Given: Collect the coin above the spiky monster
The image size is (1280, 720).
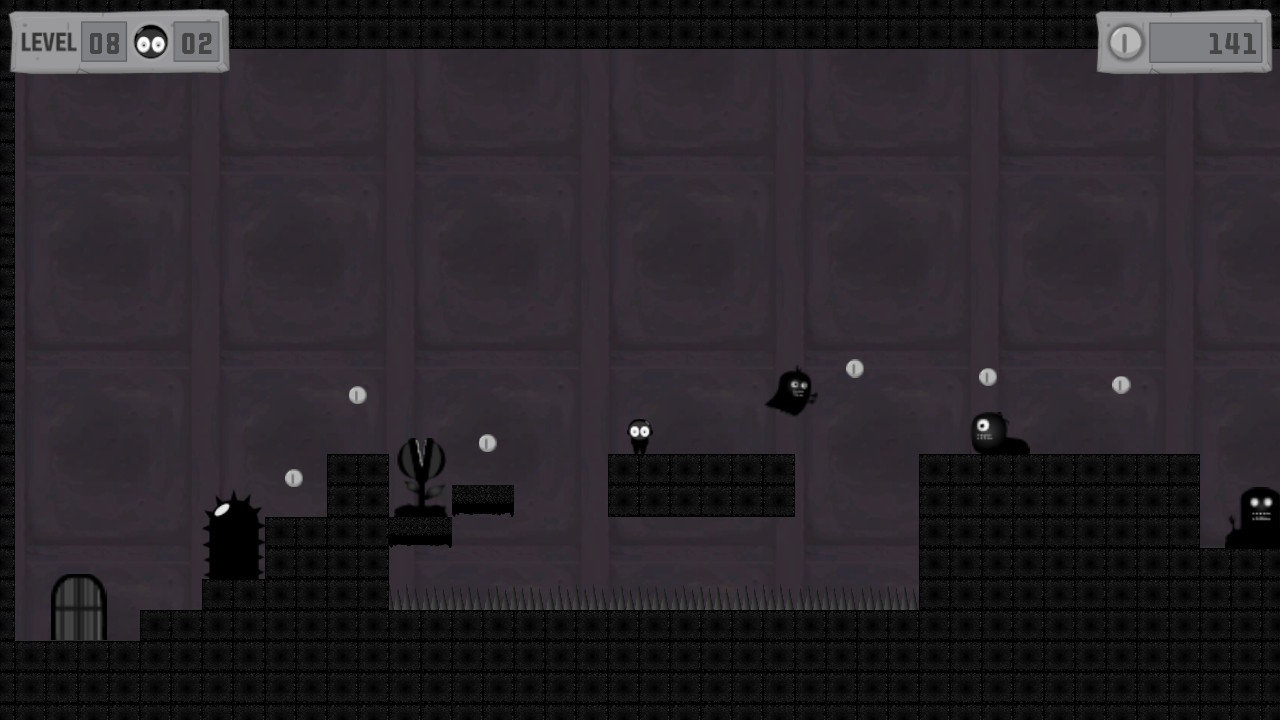Looking at the screenshot, I should (x=293, y=478).
